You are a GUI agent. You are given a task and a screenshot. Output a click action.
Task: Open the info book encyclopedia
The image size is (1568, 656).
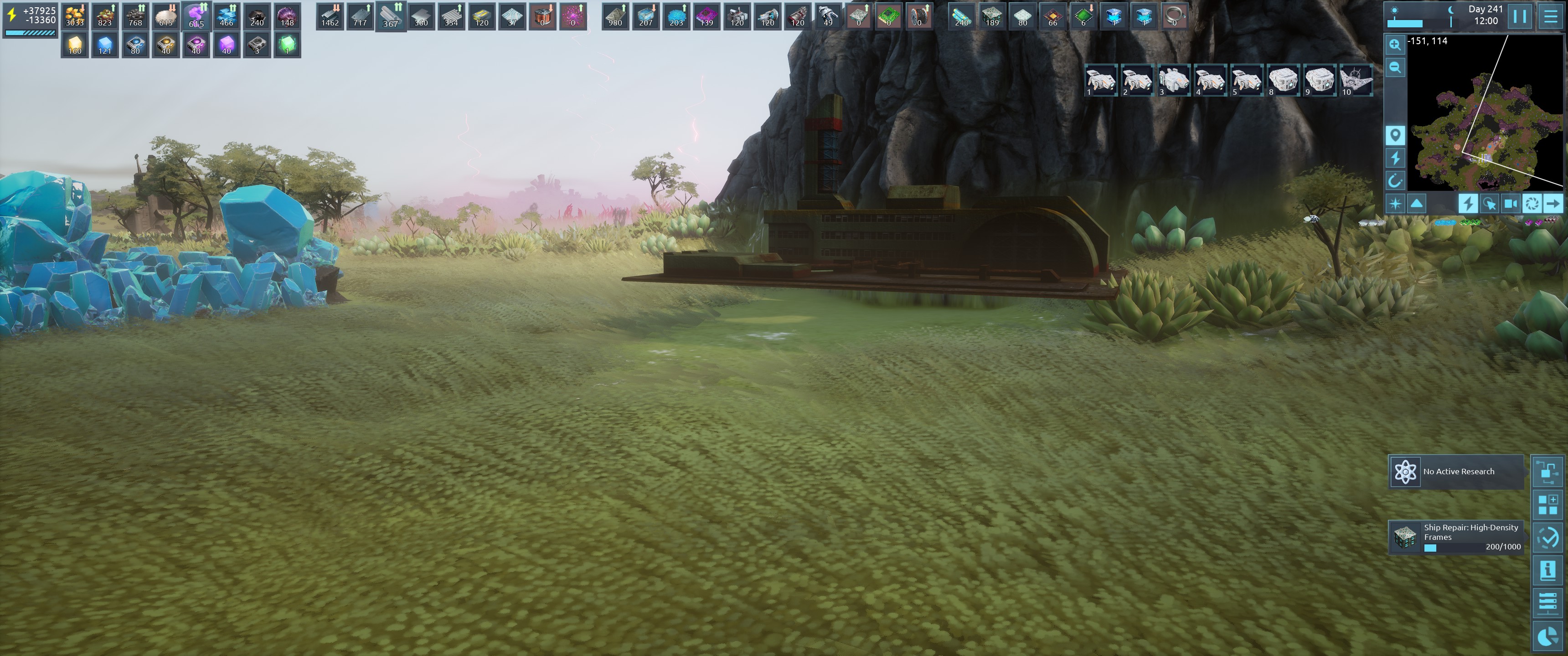[x=1547, y=570]
